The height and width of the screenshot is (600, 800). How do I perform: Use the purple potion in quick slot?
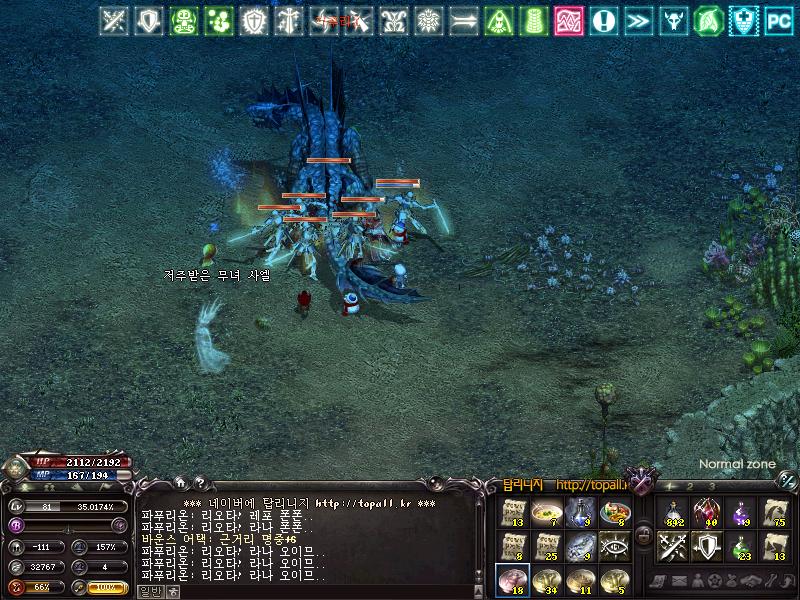click(741, 513)
